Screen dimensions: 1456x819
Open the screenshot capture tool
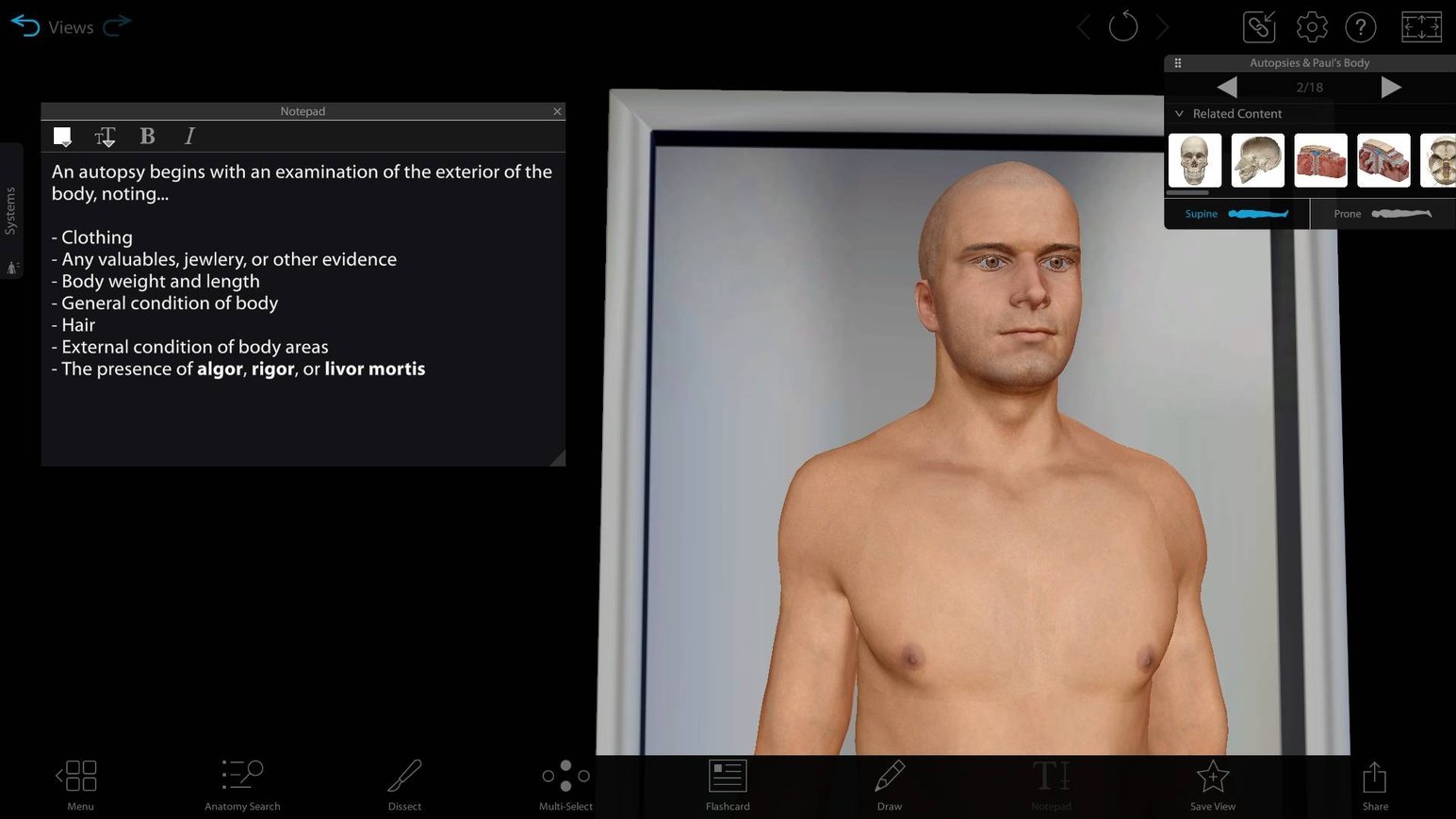click(1259, 26)
